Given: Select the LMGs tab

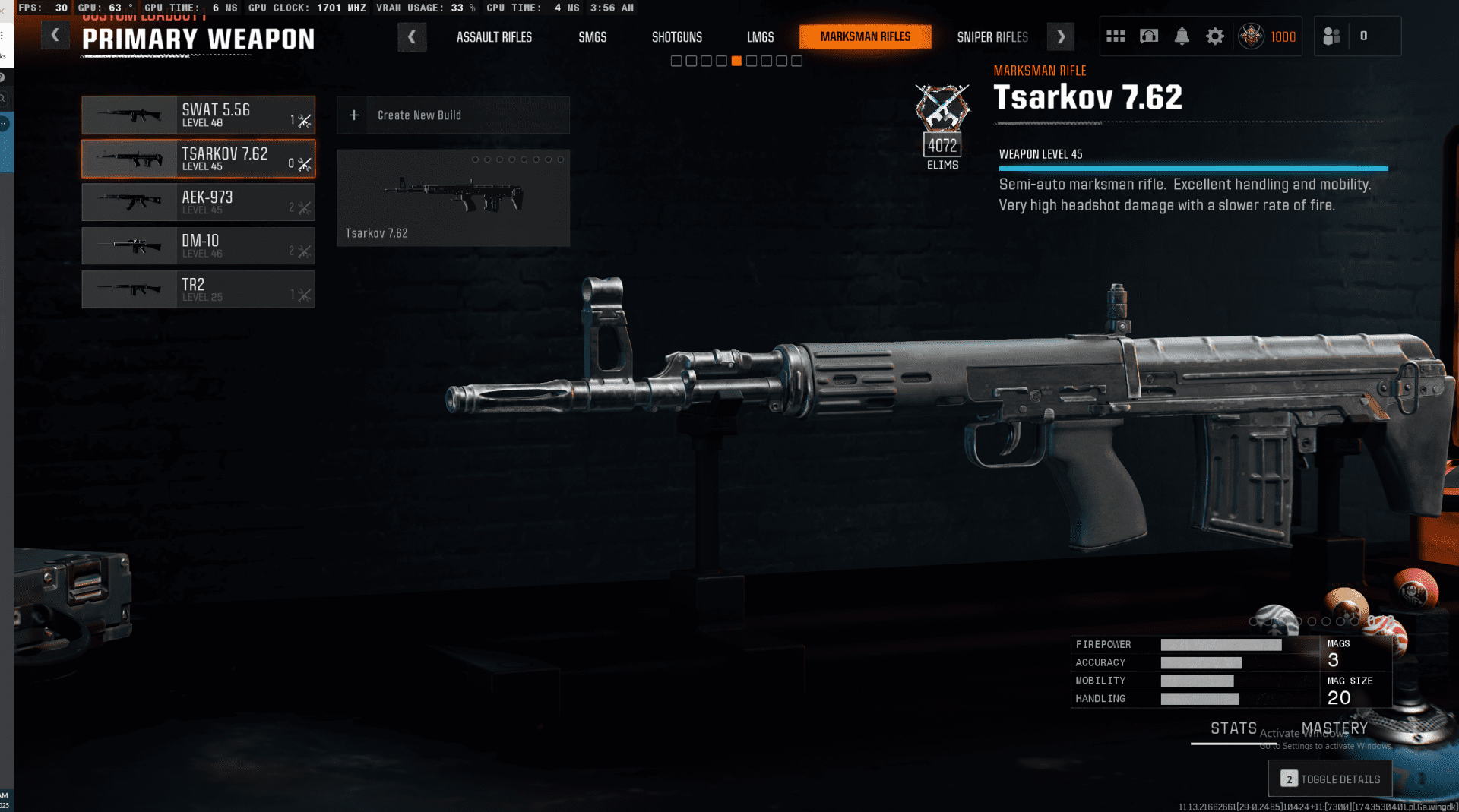Looking at the screenshot, I should point(760,37).
